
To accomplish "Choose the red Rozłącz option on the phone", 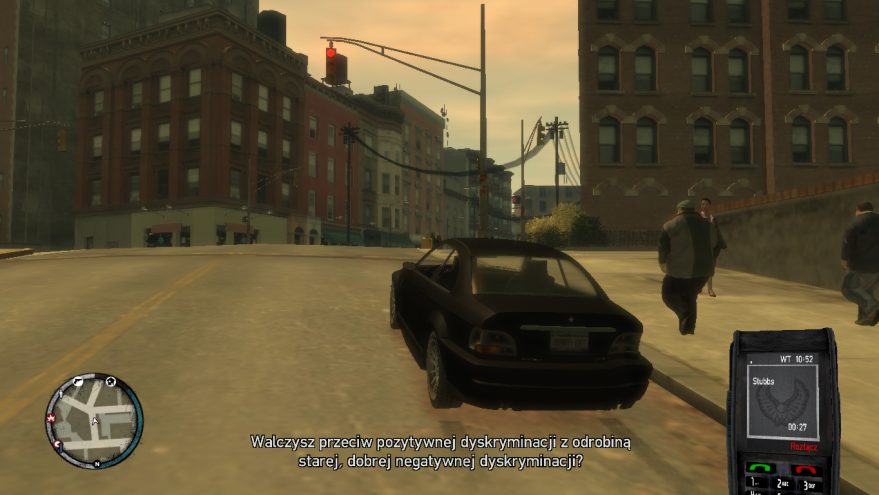I will tap(802, 446).
